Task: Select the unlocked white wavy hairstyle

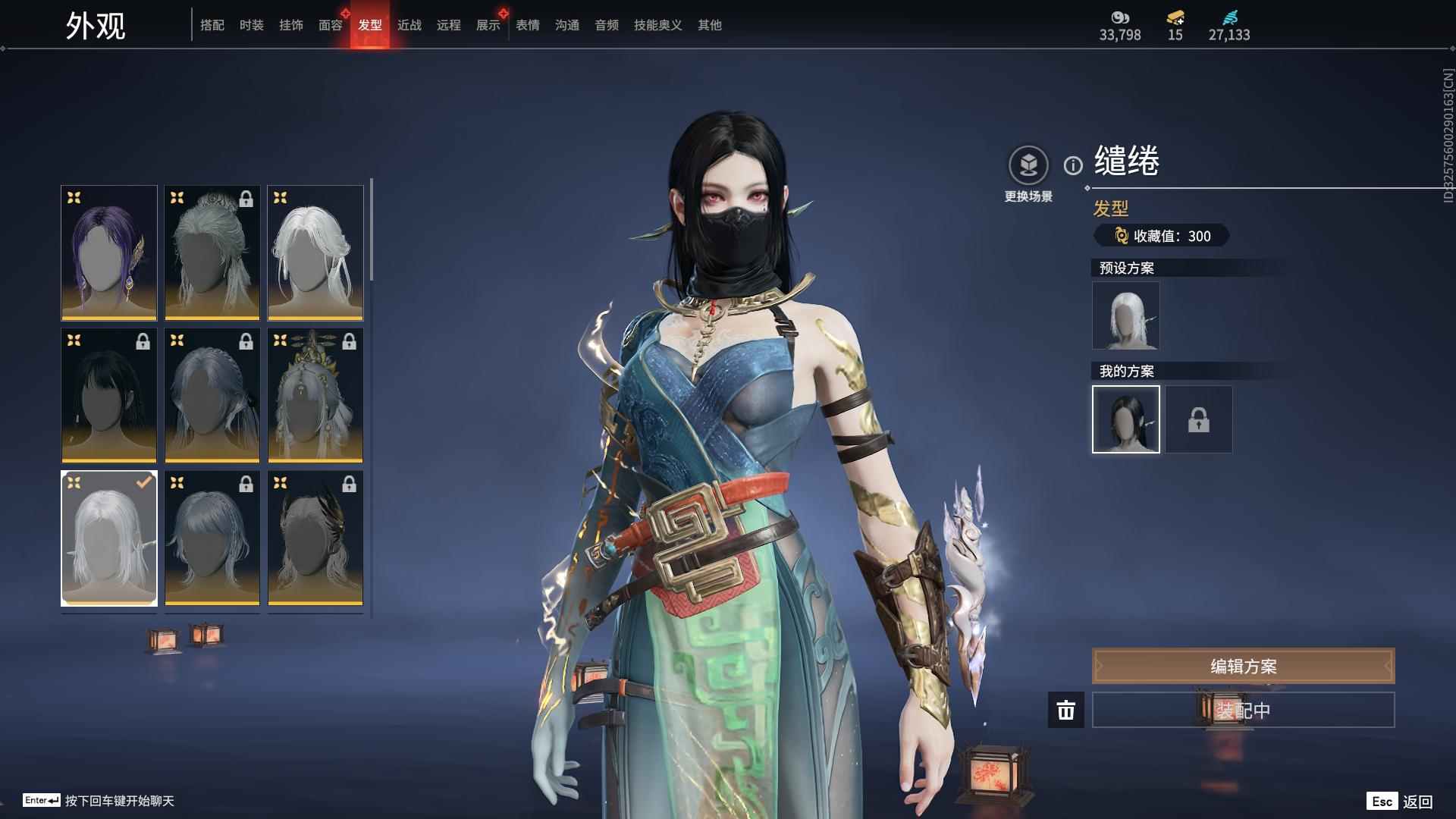Action: point(315,253)
